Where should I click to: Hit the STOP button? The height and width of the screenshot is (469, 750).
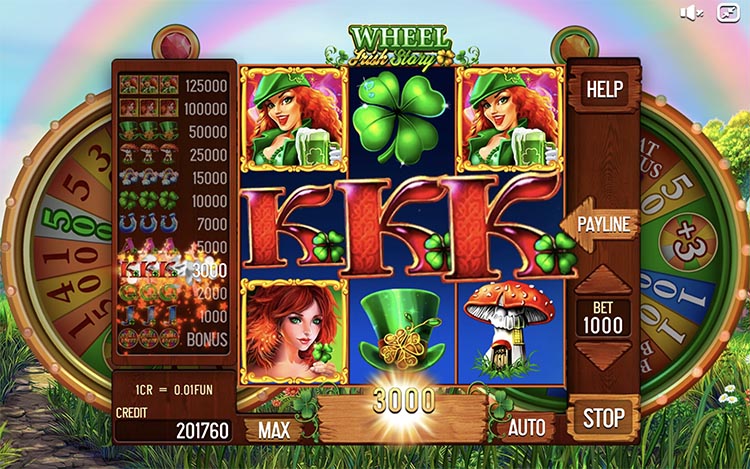click(603, 417)
